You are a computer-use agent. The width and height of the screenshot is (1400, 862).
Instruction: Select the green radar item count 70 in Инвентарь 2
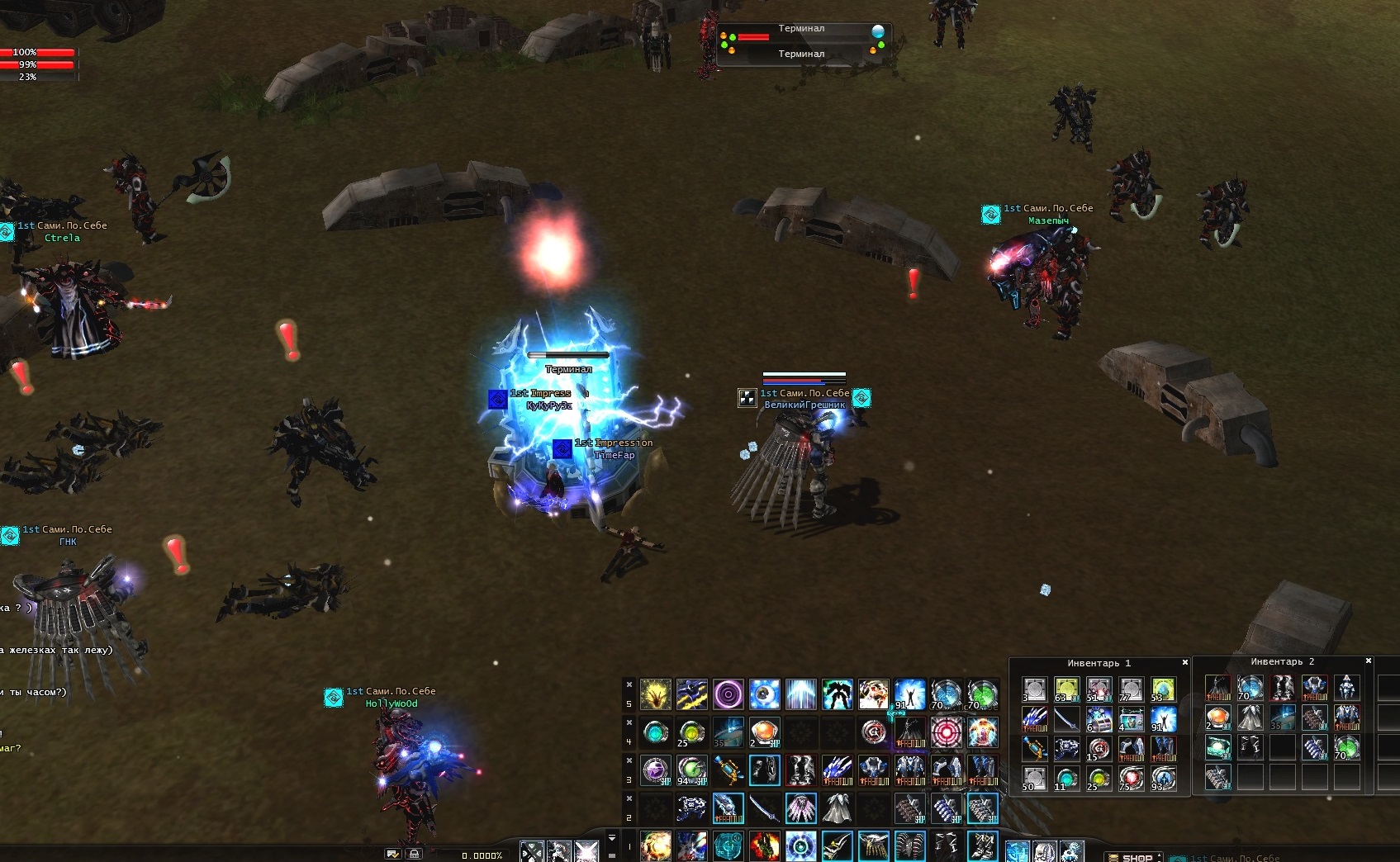tap(1347, 748)
